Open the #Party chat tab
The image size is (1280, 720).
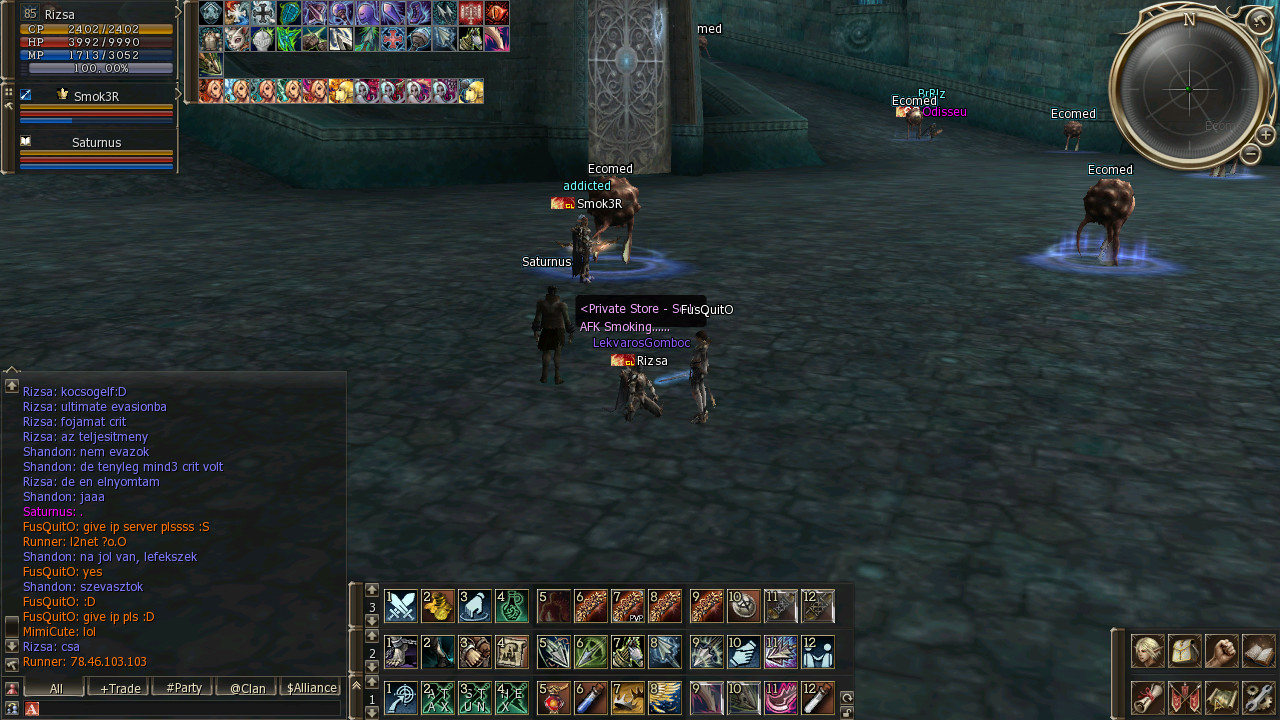pos(183,688)
